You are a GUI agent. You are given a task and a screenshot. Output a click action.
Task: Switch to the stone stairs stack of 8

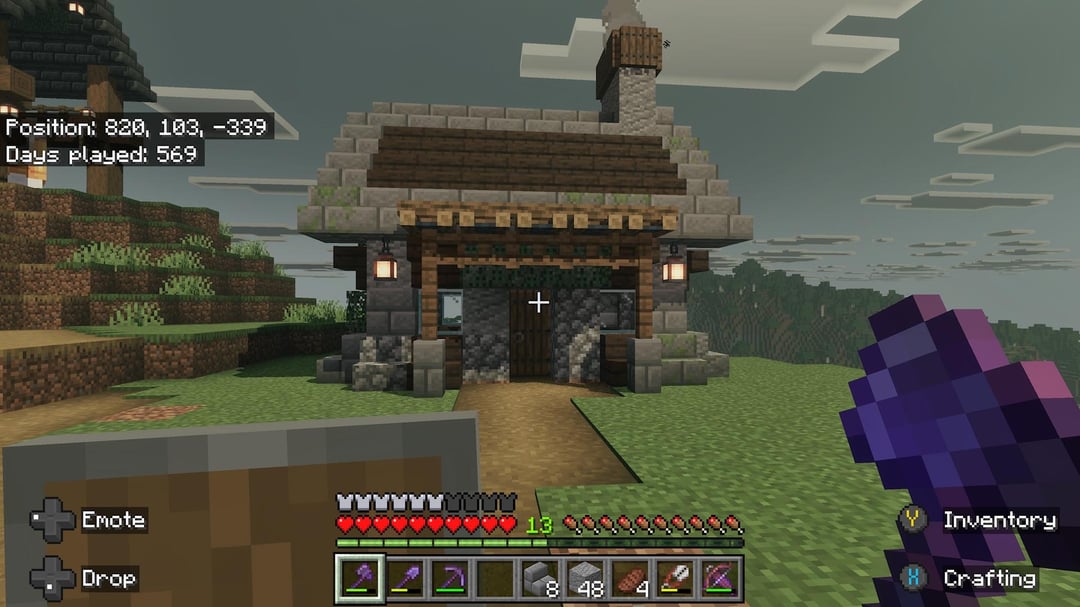click(539, 579)
